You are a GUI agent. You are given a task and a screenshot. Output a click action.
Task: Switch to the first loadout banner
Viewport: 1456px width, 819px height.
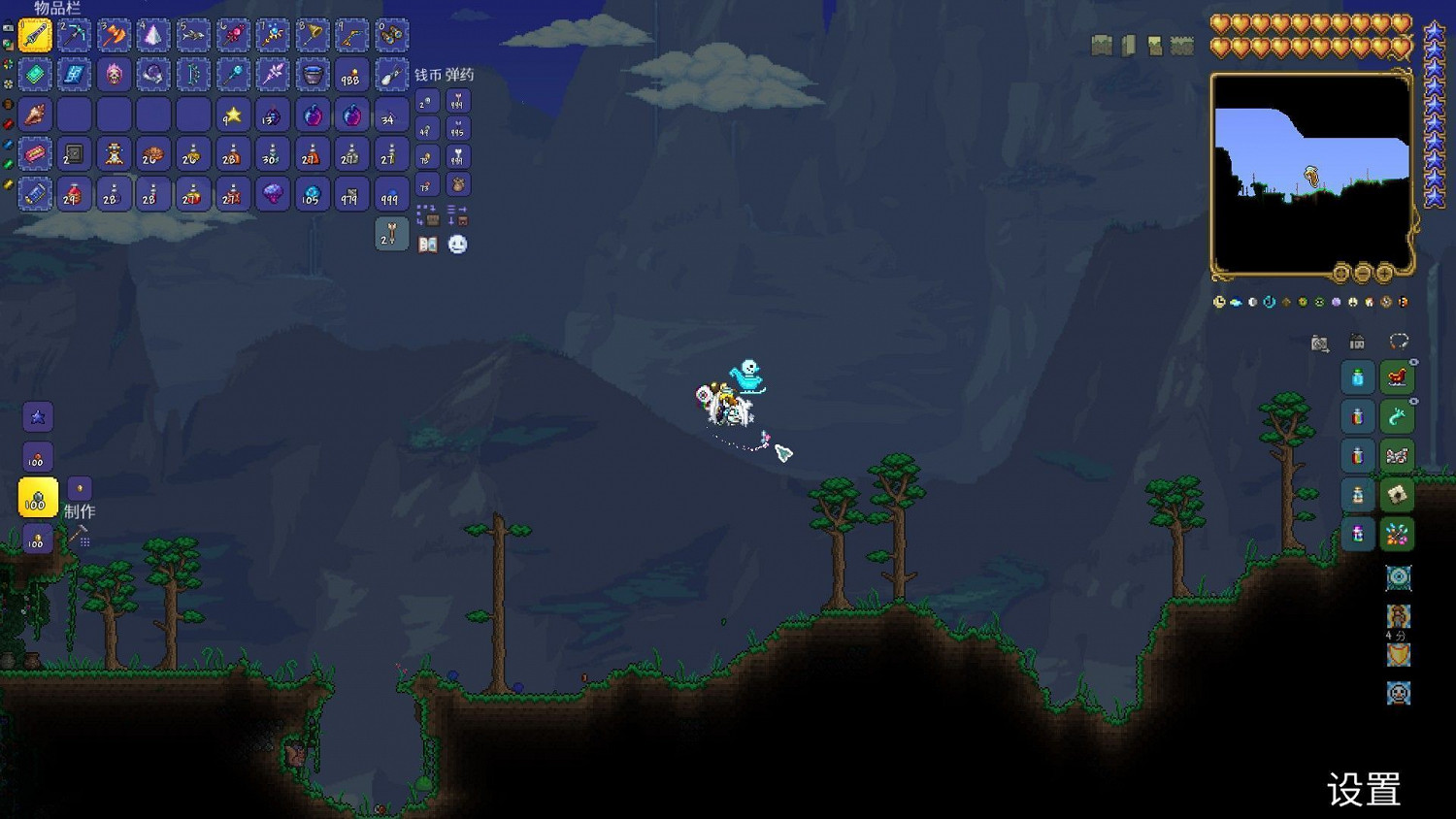[x=1100, y=44]
